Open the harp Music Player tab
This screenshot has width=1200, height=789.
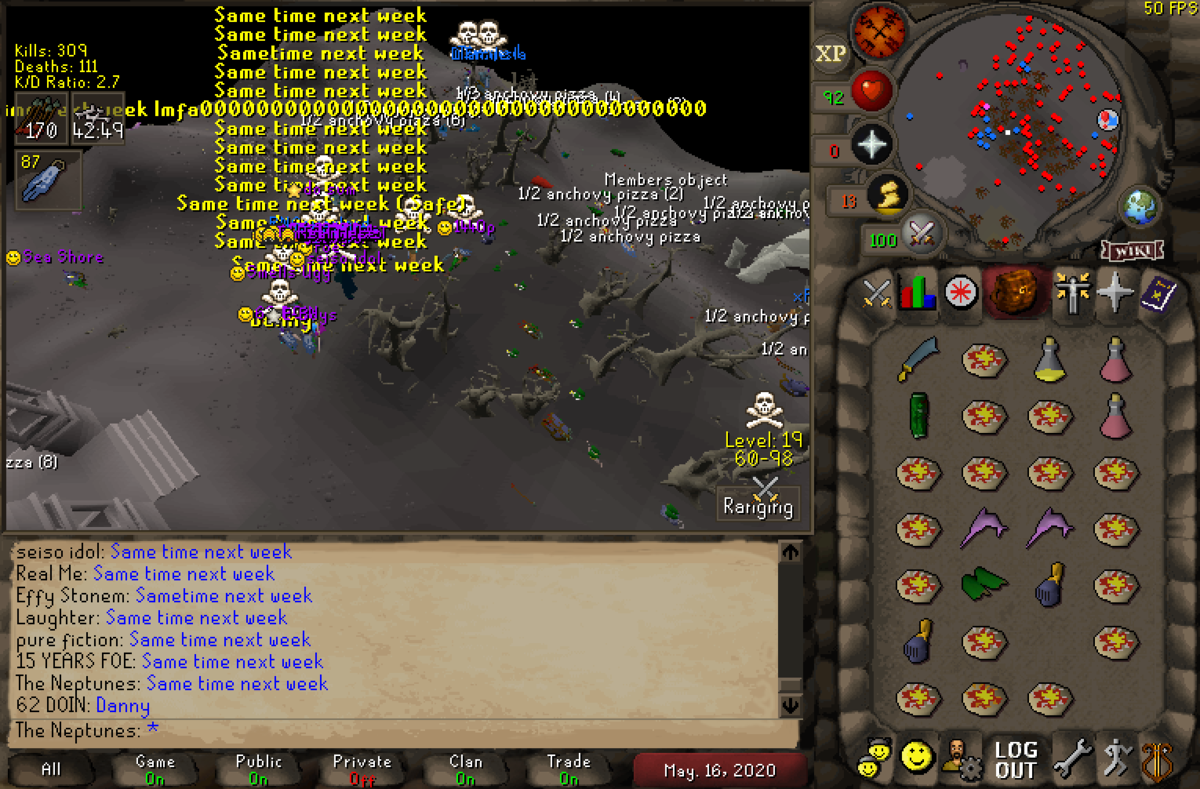coord(1156,760)
